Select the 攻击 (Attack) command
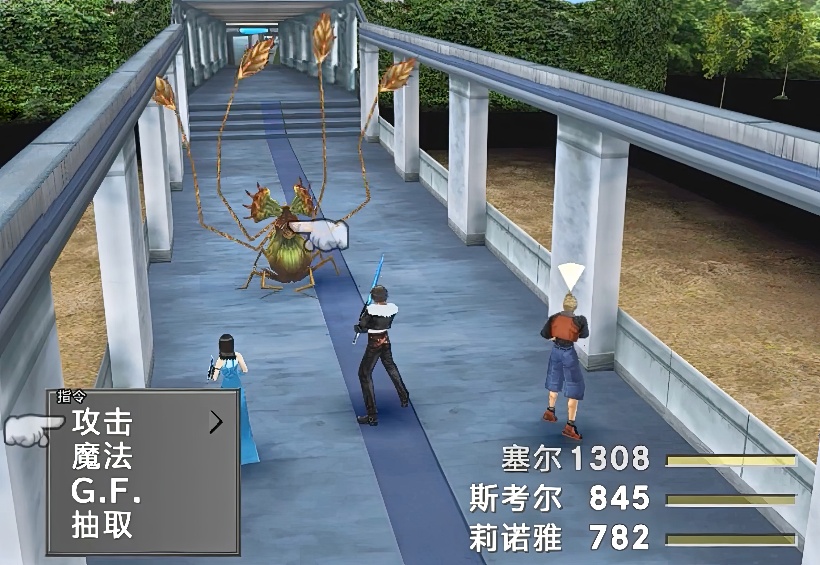820x565 pixels. (102, 423)
